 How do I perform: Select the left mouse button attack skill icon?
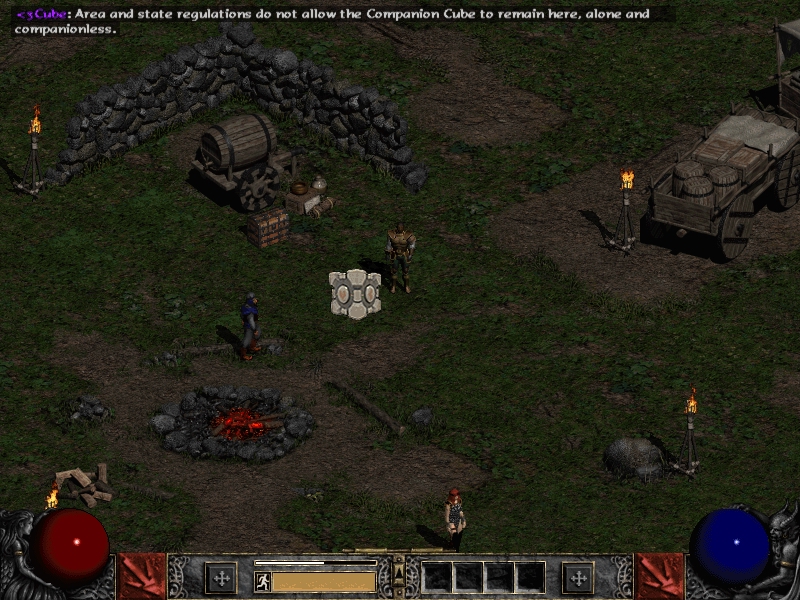[141, 576]
